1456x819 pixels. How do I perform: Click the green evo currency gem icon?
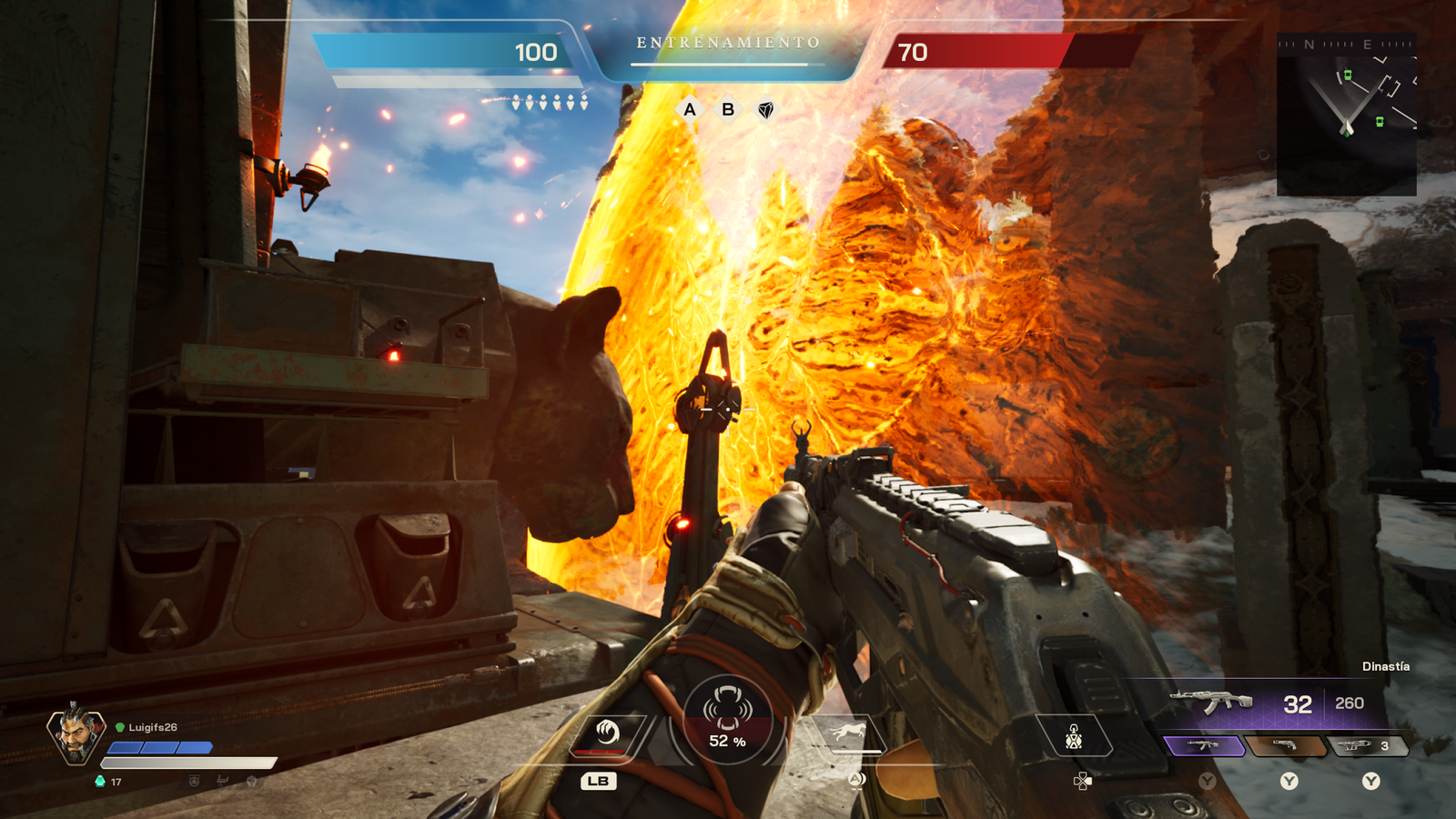pyautogui.click(x=99, y=781)
